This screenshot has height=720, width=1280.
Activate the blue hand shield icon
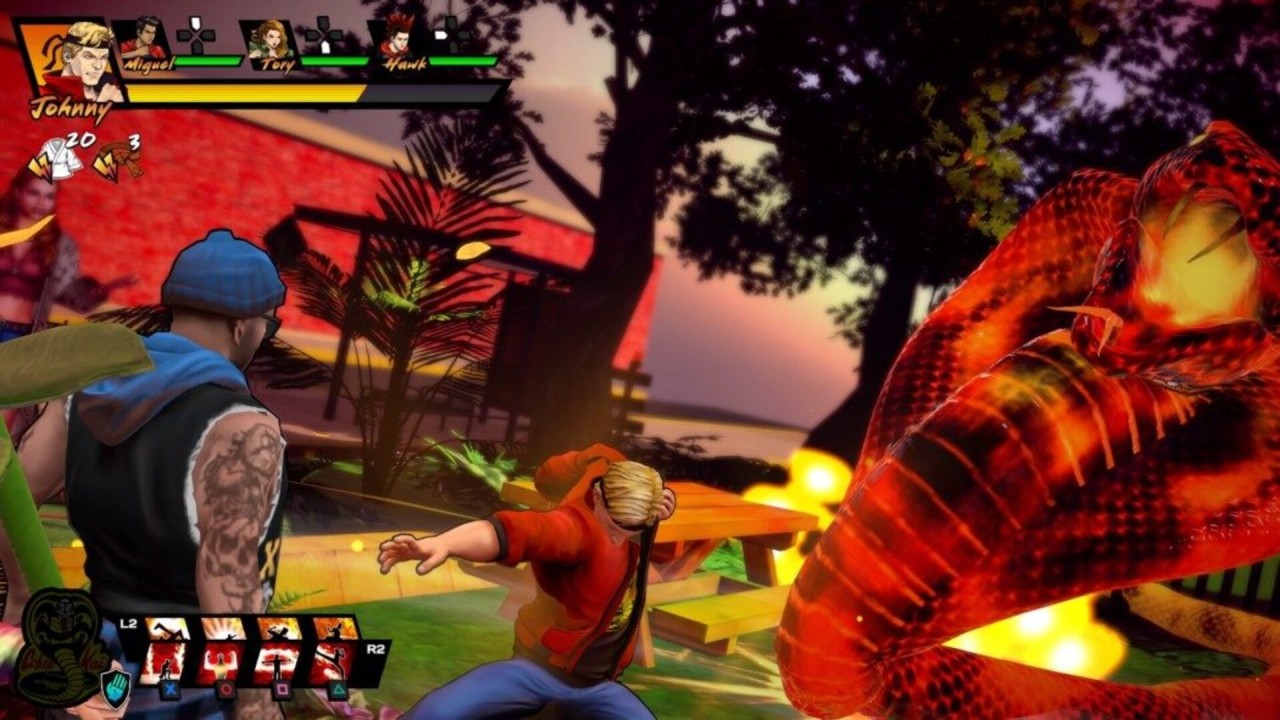click(116, 690)
